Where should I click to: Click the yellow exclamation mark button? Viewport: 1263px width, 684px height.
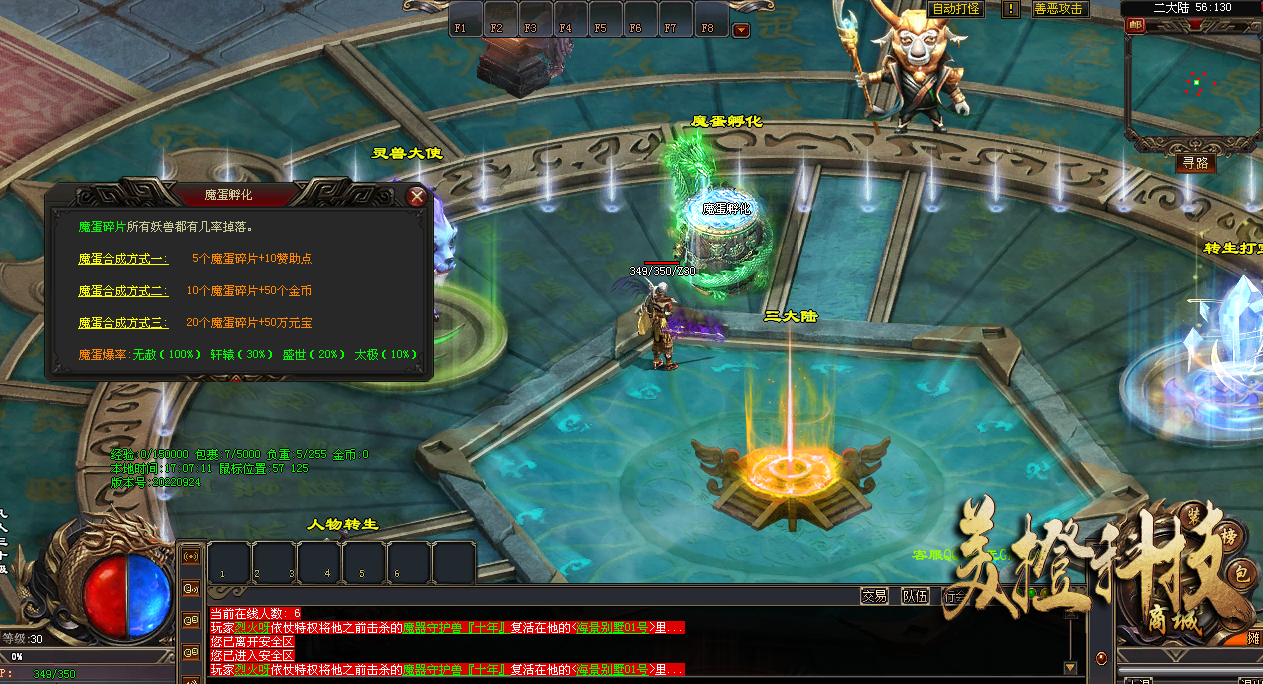[1011, 9]
